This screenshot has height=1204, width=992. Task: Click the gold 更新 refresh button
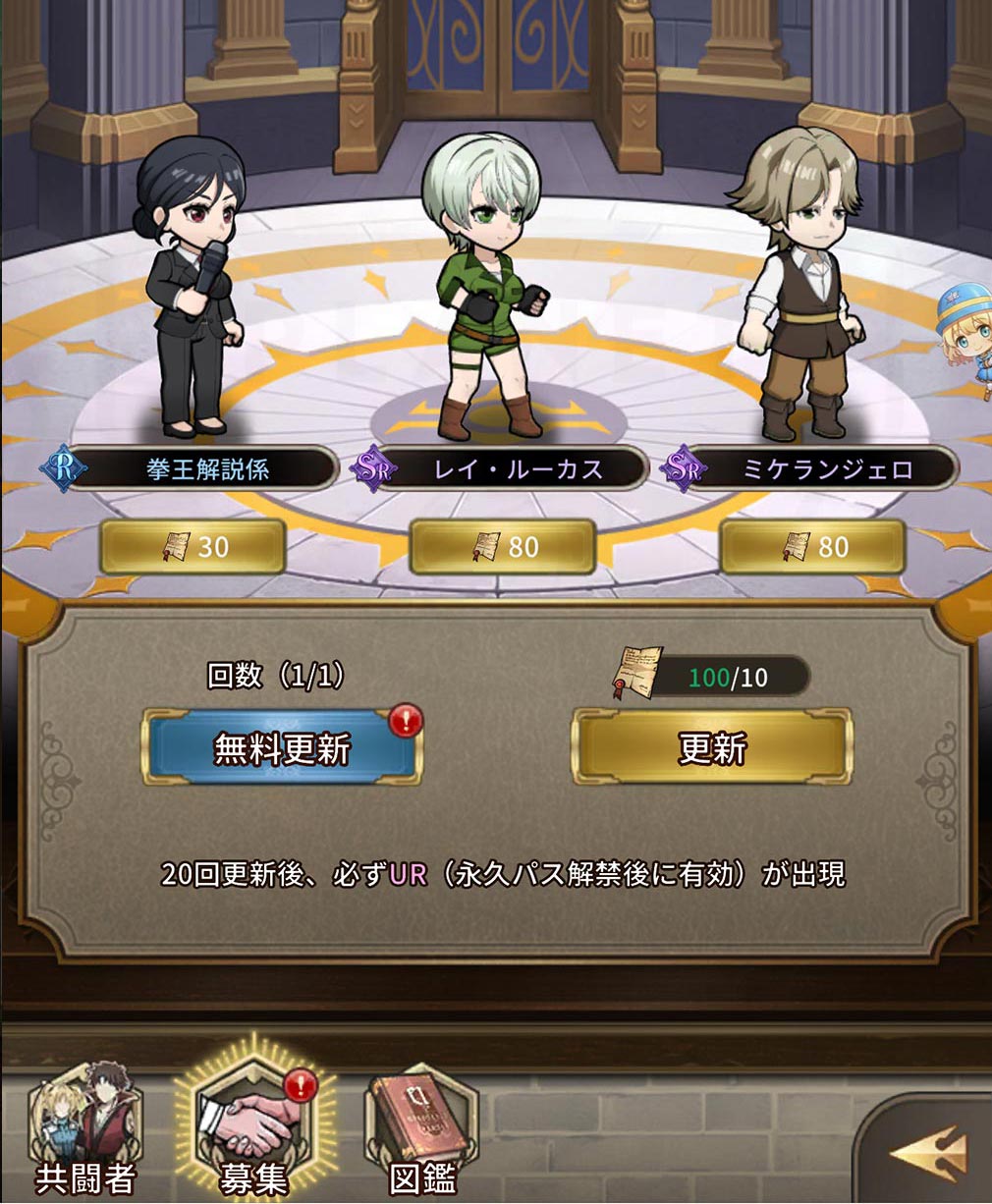(x=712, y=748)
